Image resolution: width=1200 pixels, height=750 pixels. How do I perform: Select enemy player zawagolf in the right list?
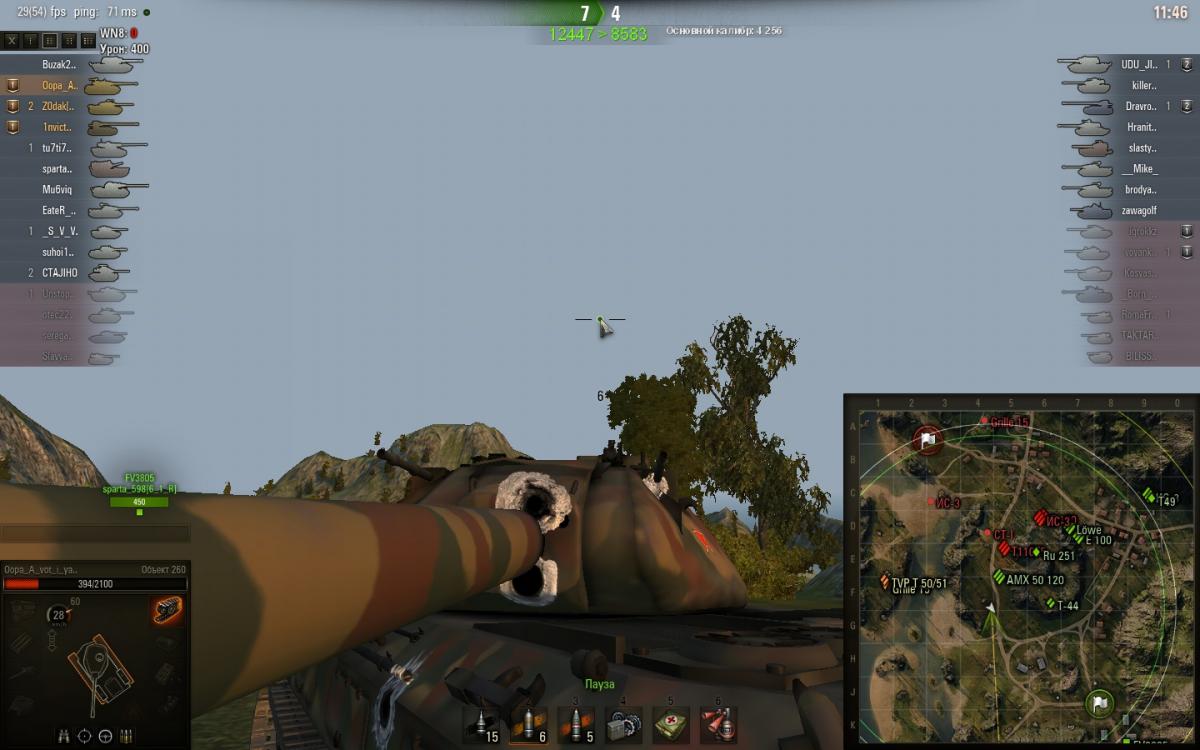click(1138, 211)
